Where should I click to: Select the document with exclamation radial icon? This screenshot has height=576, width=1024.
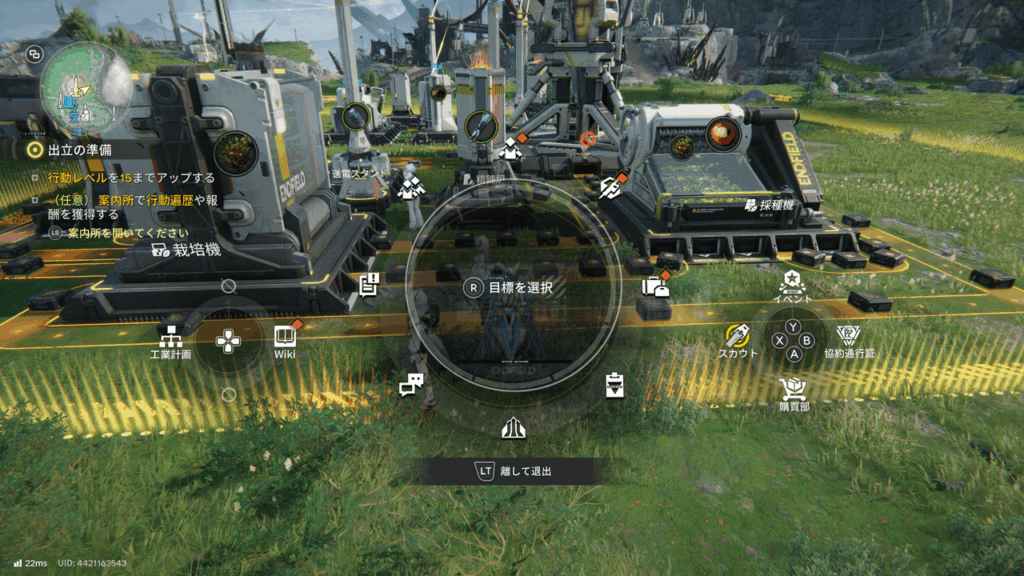click(369, 285)
